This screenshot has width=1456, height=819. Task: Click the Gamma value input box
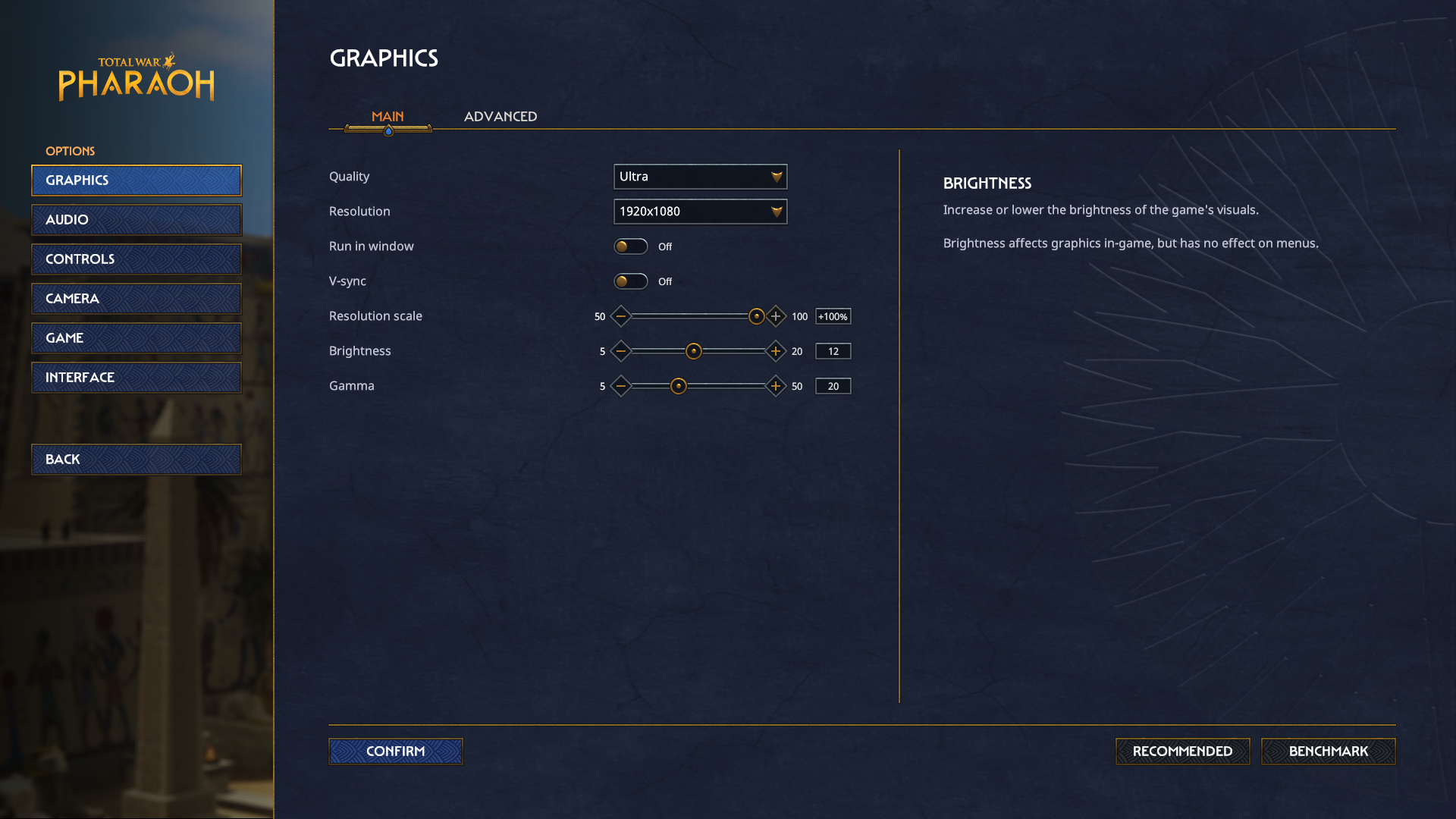point(833,386)
